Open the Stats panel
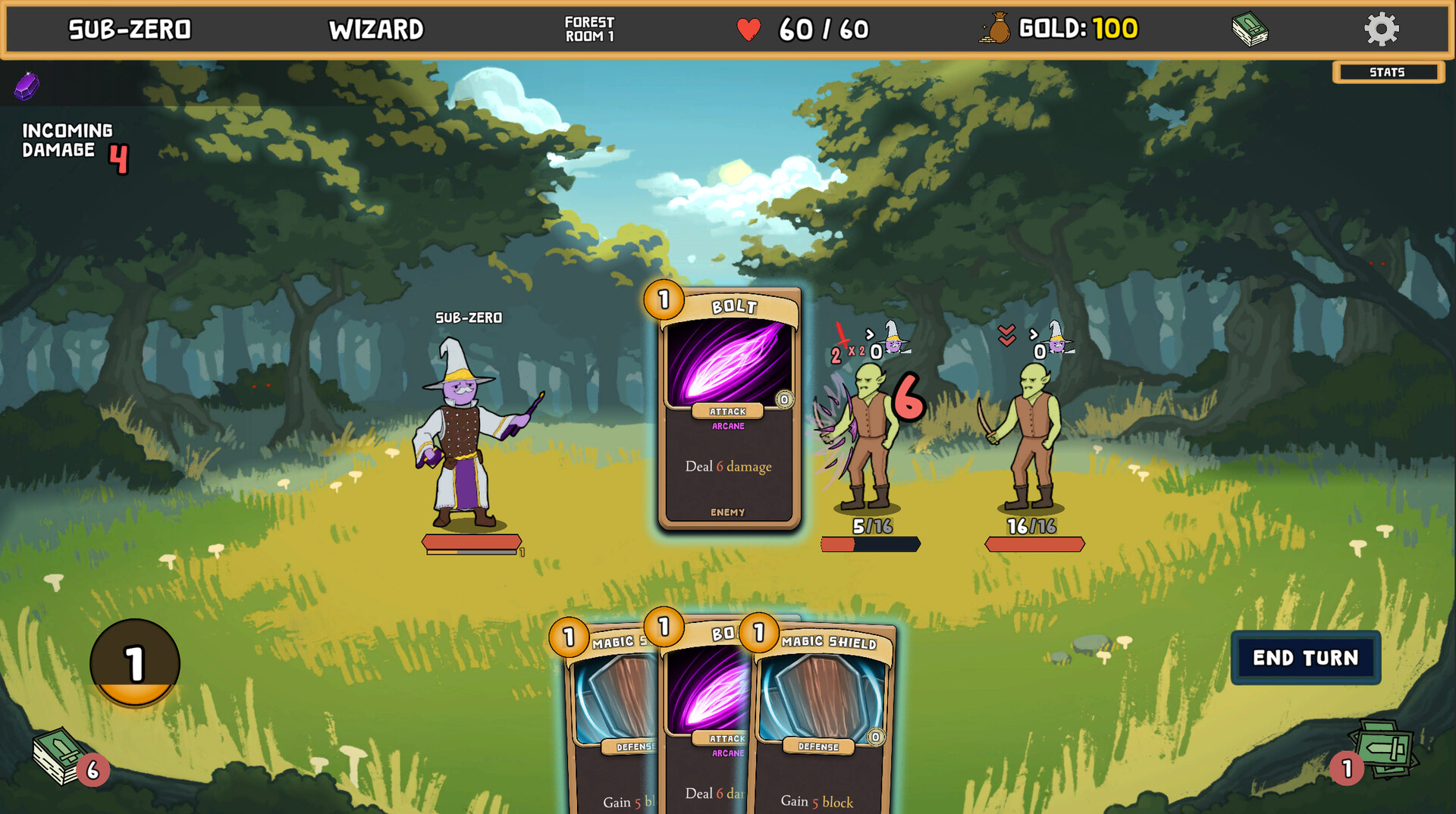This screenshot has width=1456, height=814. 1388,72
